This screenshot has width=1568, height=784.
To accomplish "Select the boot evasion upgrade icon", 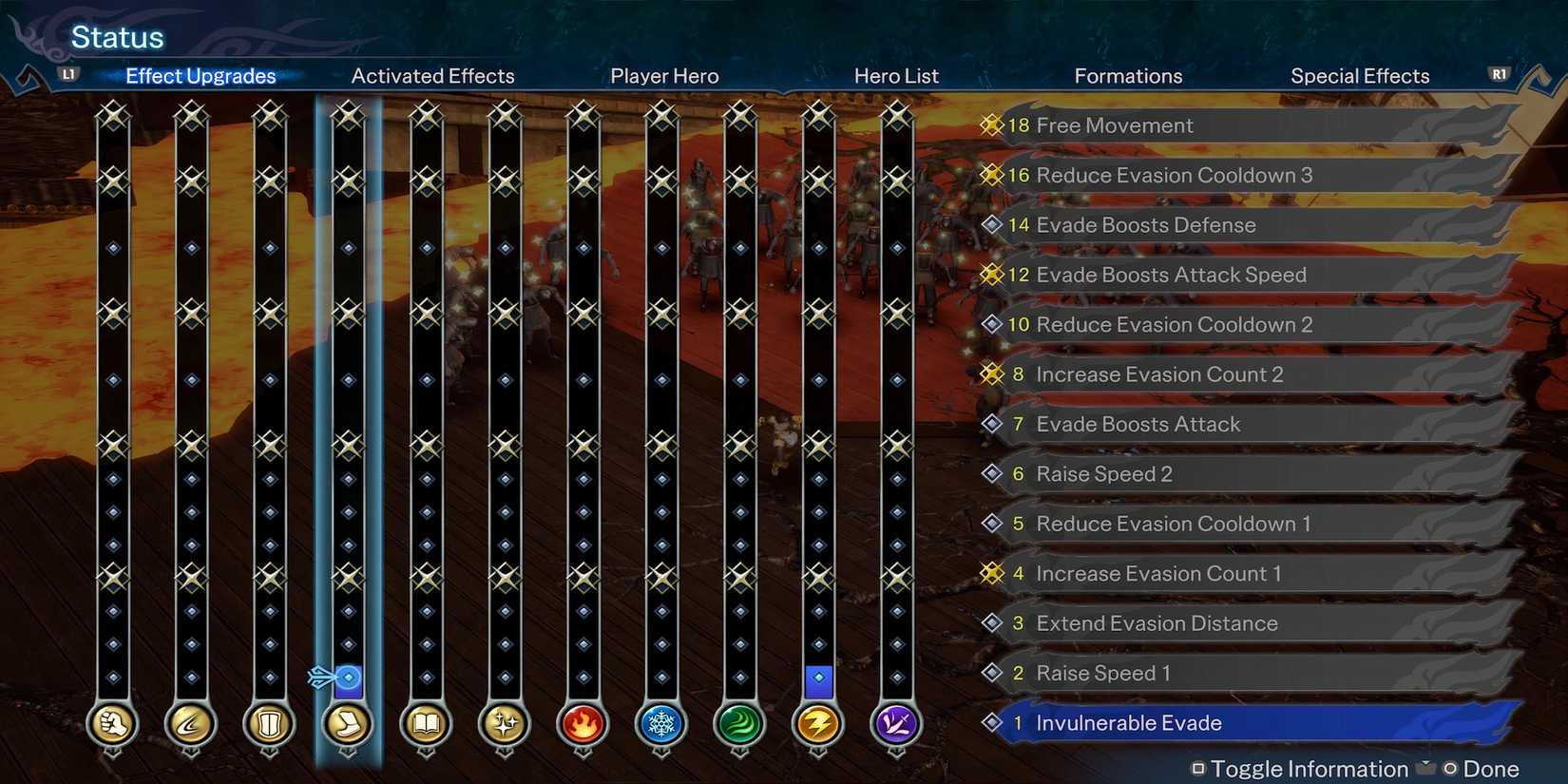I will point(348,724).
